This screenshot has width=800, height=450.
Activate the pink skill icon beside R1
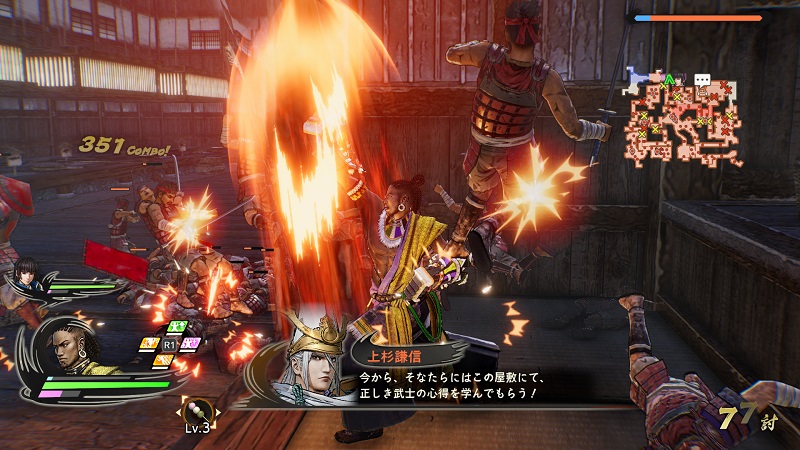coord(191,343)
